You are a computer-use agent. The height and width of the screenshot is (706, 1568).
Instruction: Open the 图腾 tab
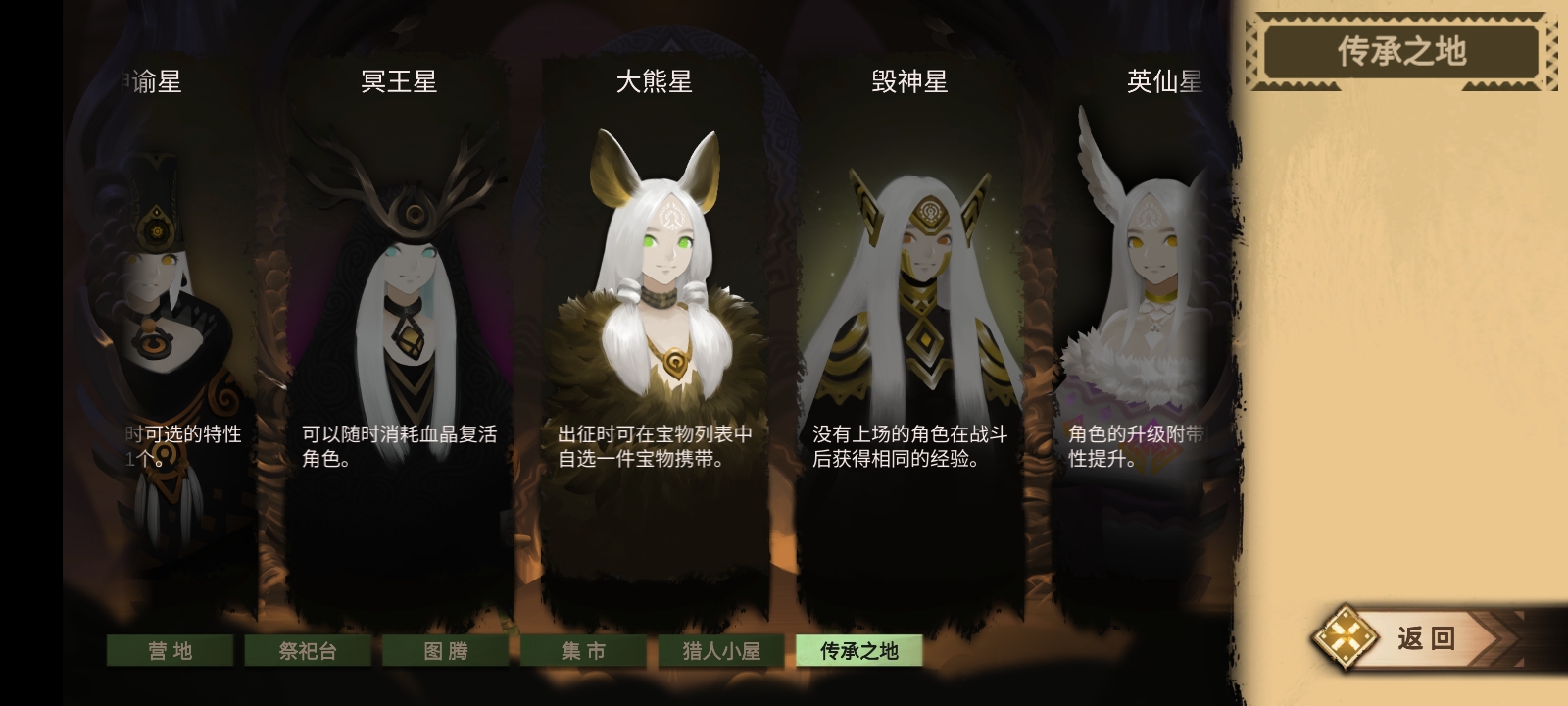pyautogui.click(x=448, y=650)
